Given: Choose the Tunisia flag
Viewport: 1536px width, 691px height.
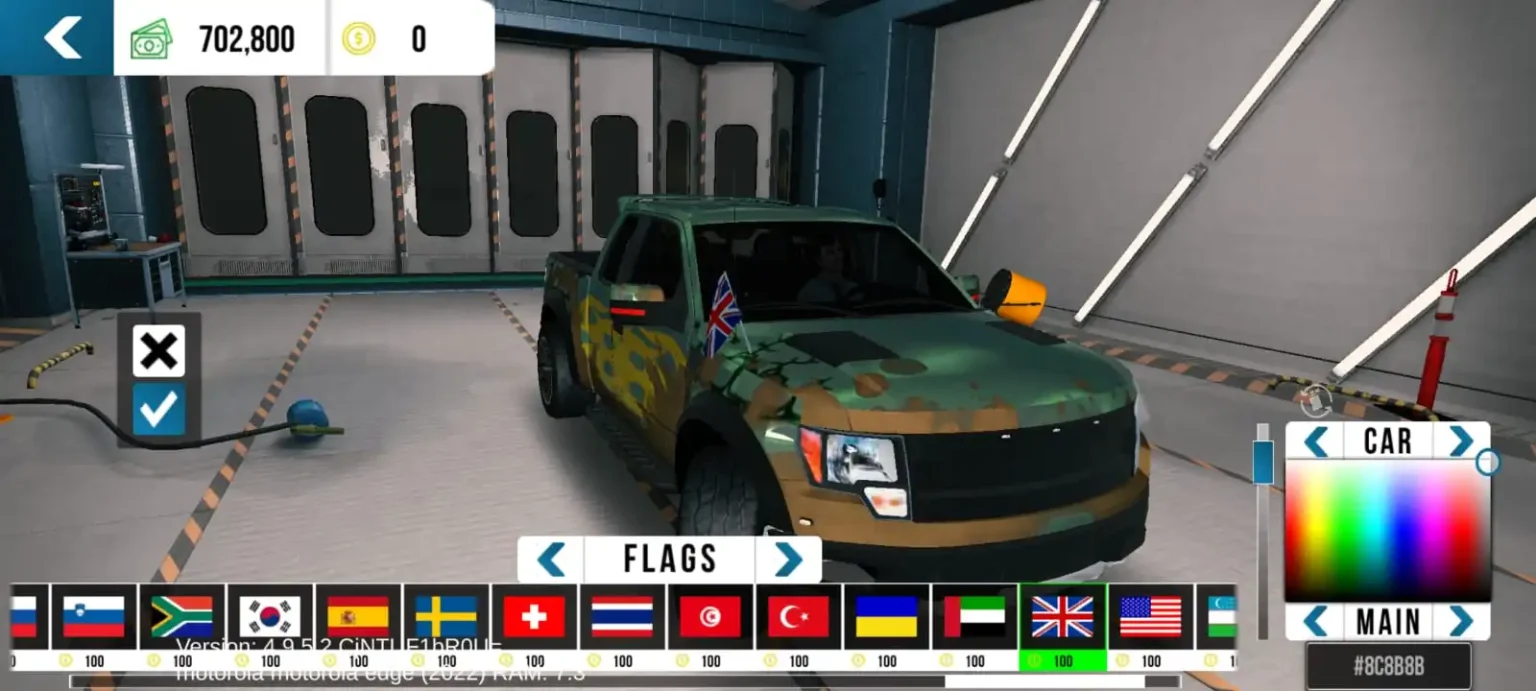Looking at the screenshot, I should point(710,617).
